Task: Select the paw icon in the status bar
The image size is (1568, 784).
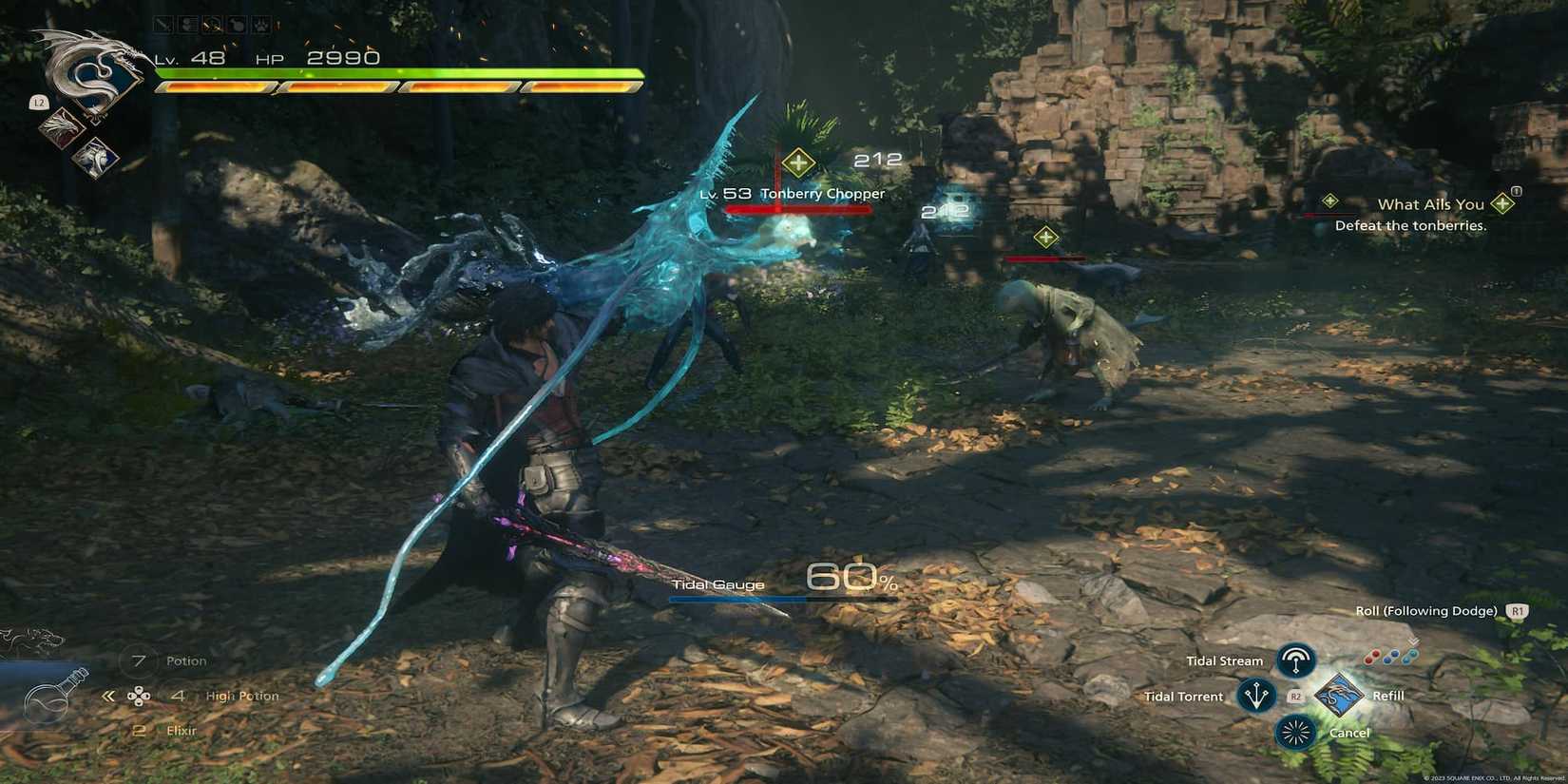Action: [x=263, y=25]
